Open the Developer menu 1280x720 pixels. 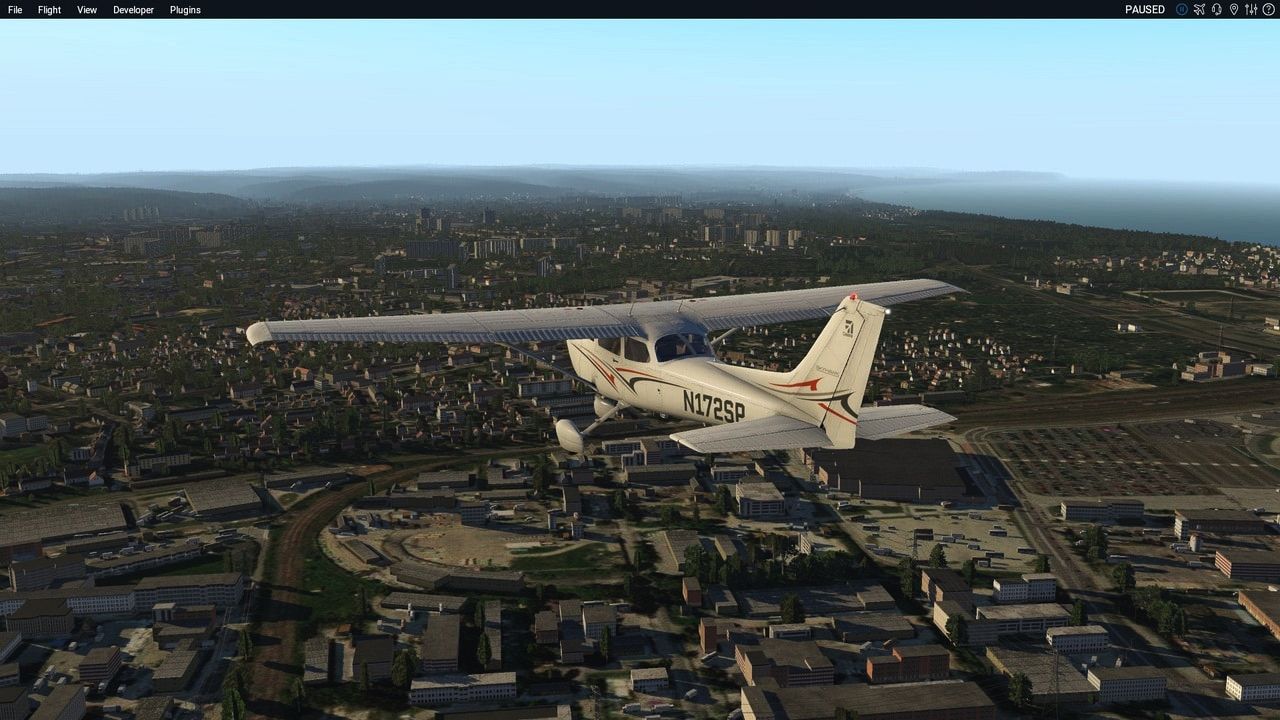tap(133, 10)
